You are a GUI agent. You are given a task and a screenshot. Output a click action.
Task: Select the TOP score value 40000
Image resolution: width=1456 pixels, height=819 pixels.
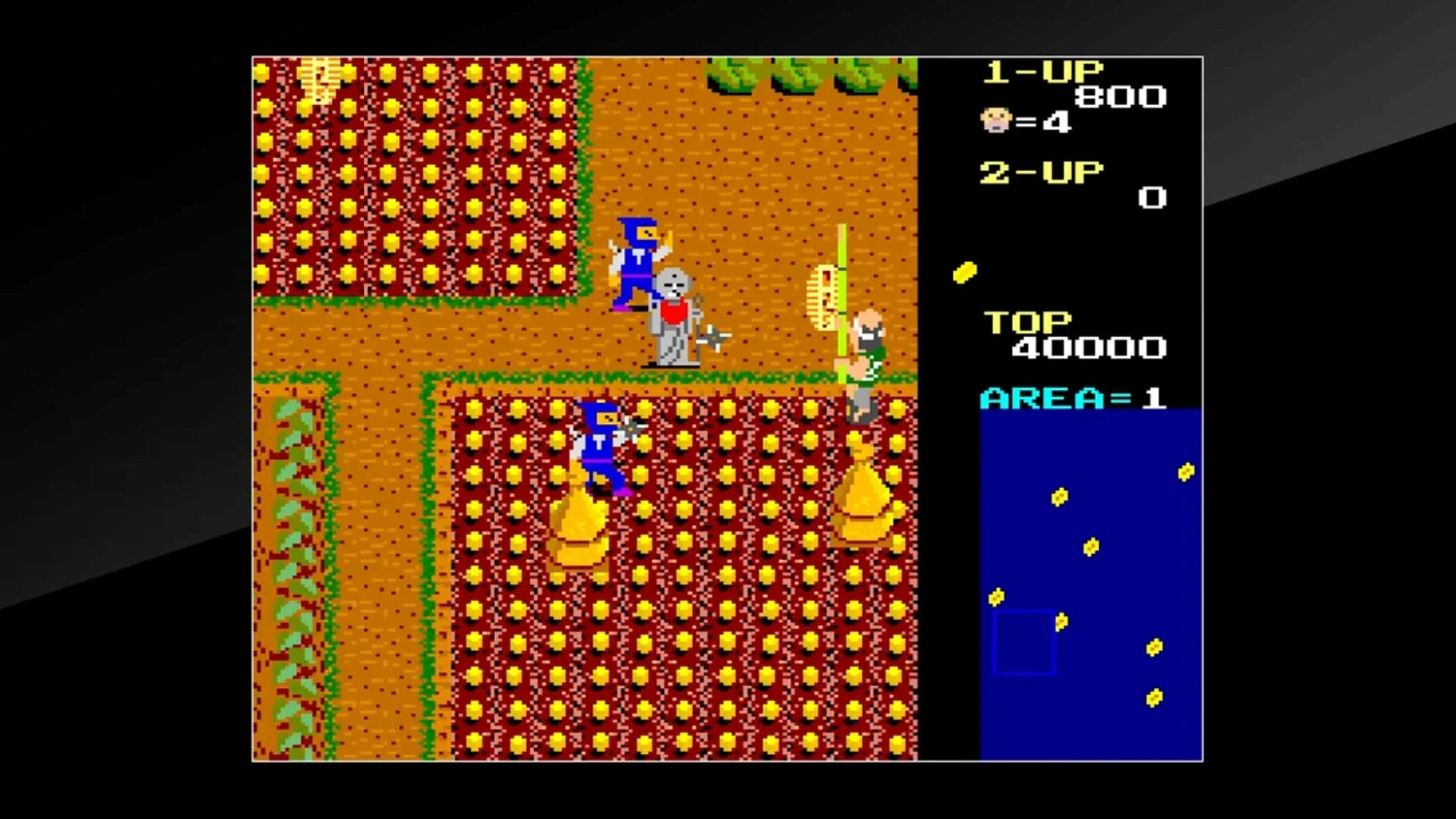click(x=1087, y=346)
